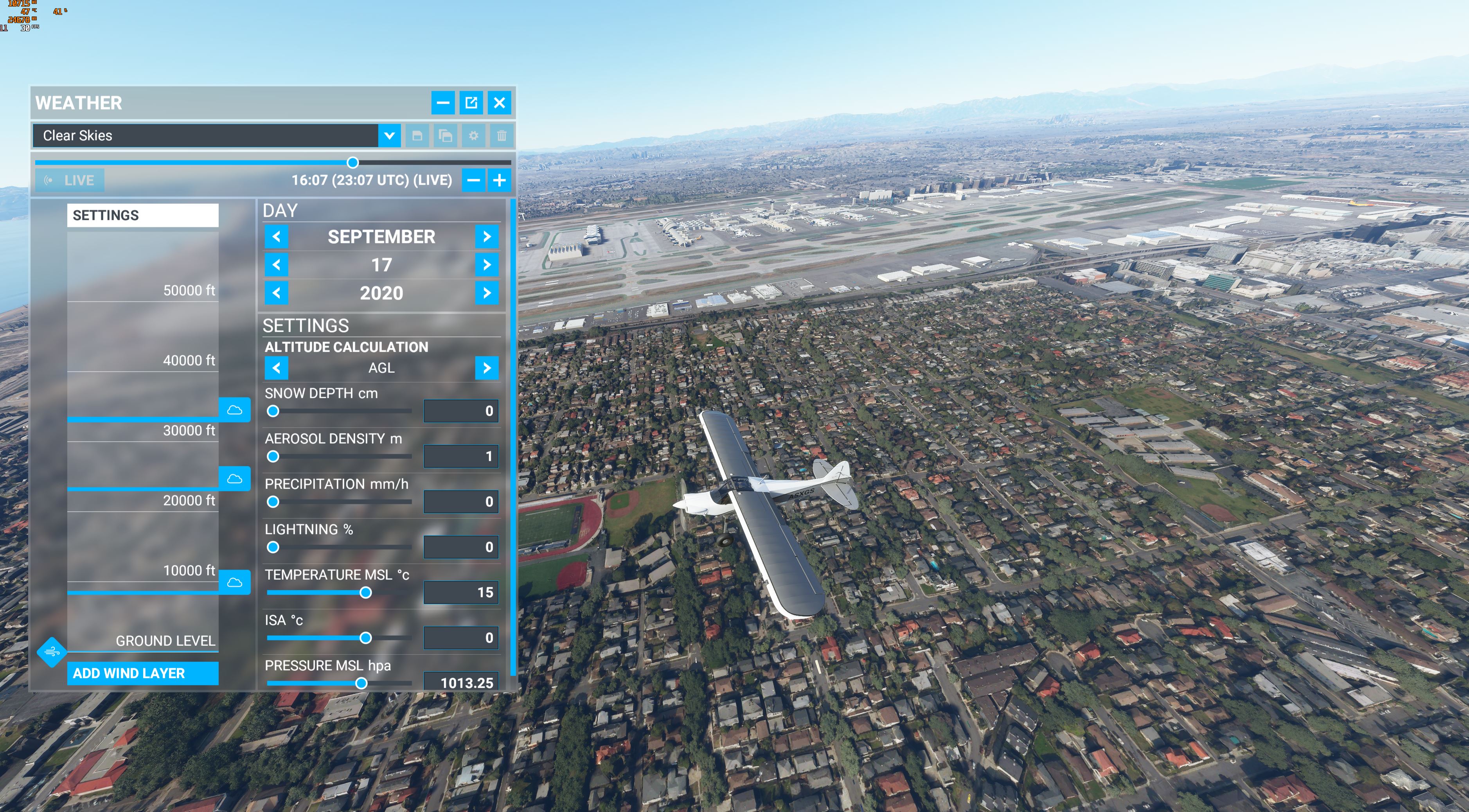
Task: Select the Temperature MSL value field
Action: (x=461, y=593)
